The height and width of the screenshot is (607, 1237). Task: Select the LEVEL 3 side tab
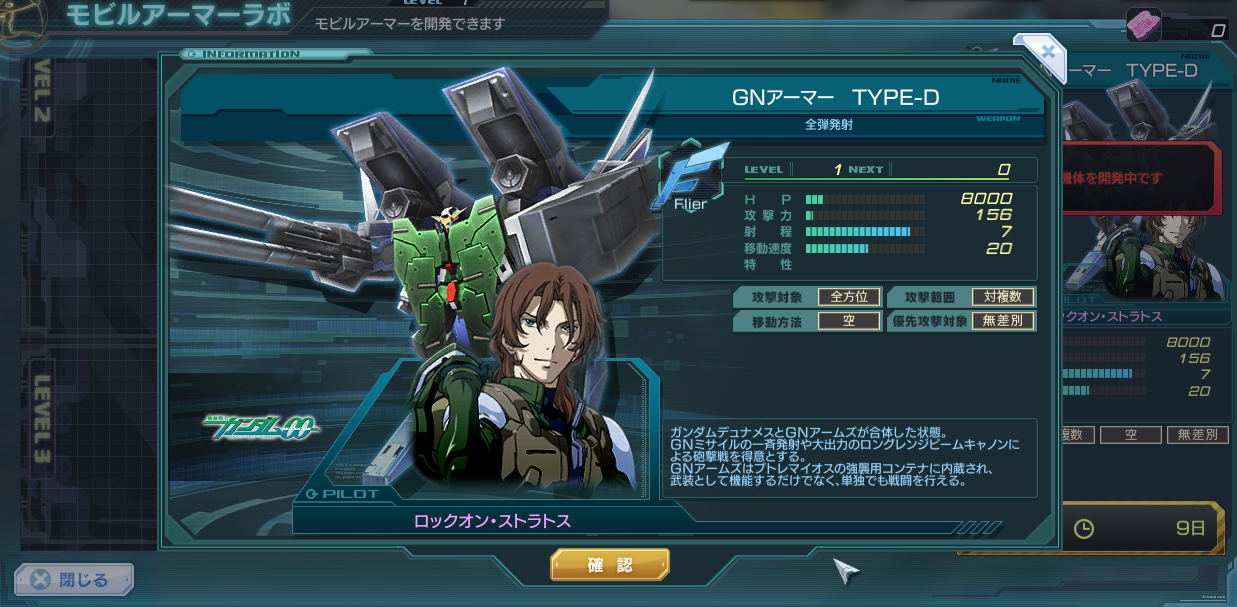click(x=42, y=420)
